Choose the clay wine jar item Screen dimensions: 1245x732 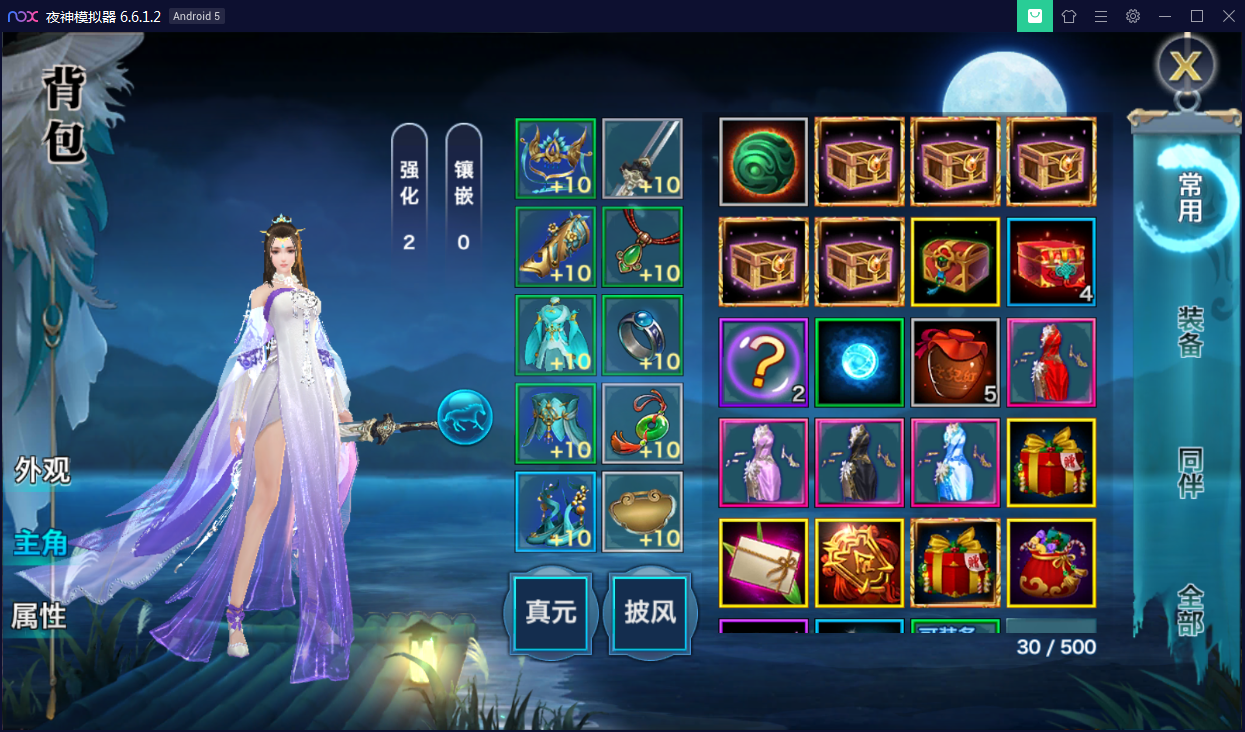(955, 362)
